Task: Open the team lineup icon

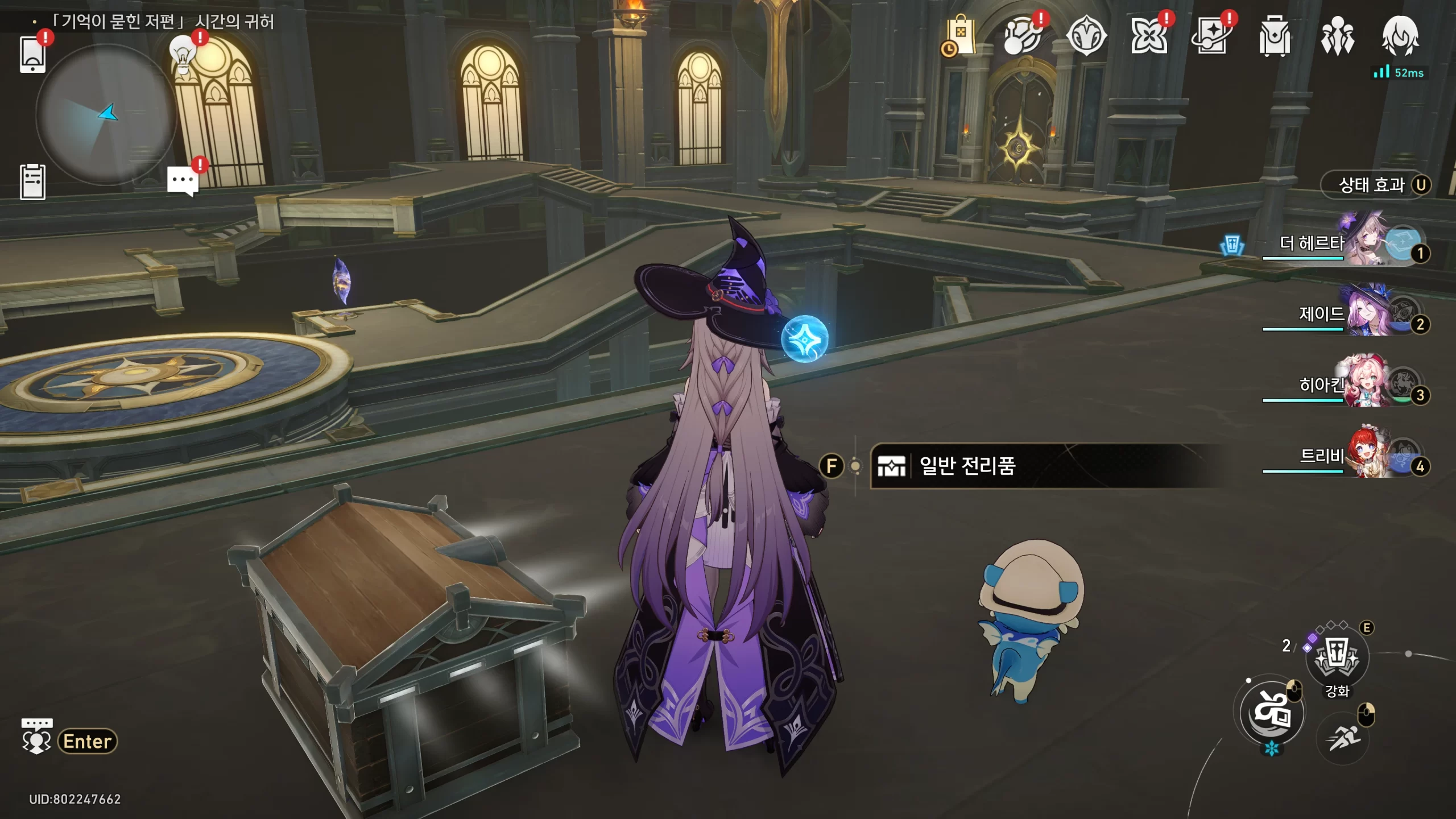Action: point(1337,36)
